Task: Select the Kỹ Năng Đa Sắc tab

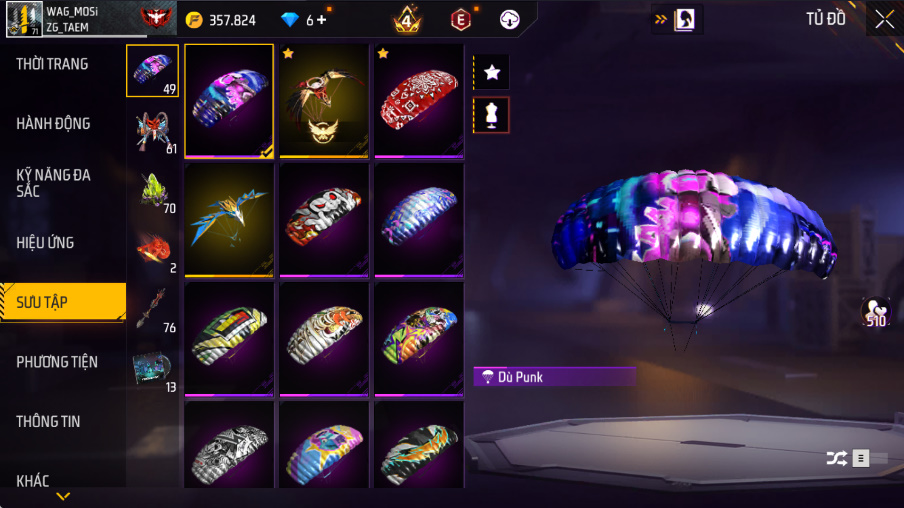Action: [53, 183]
